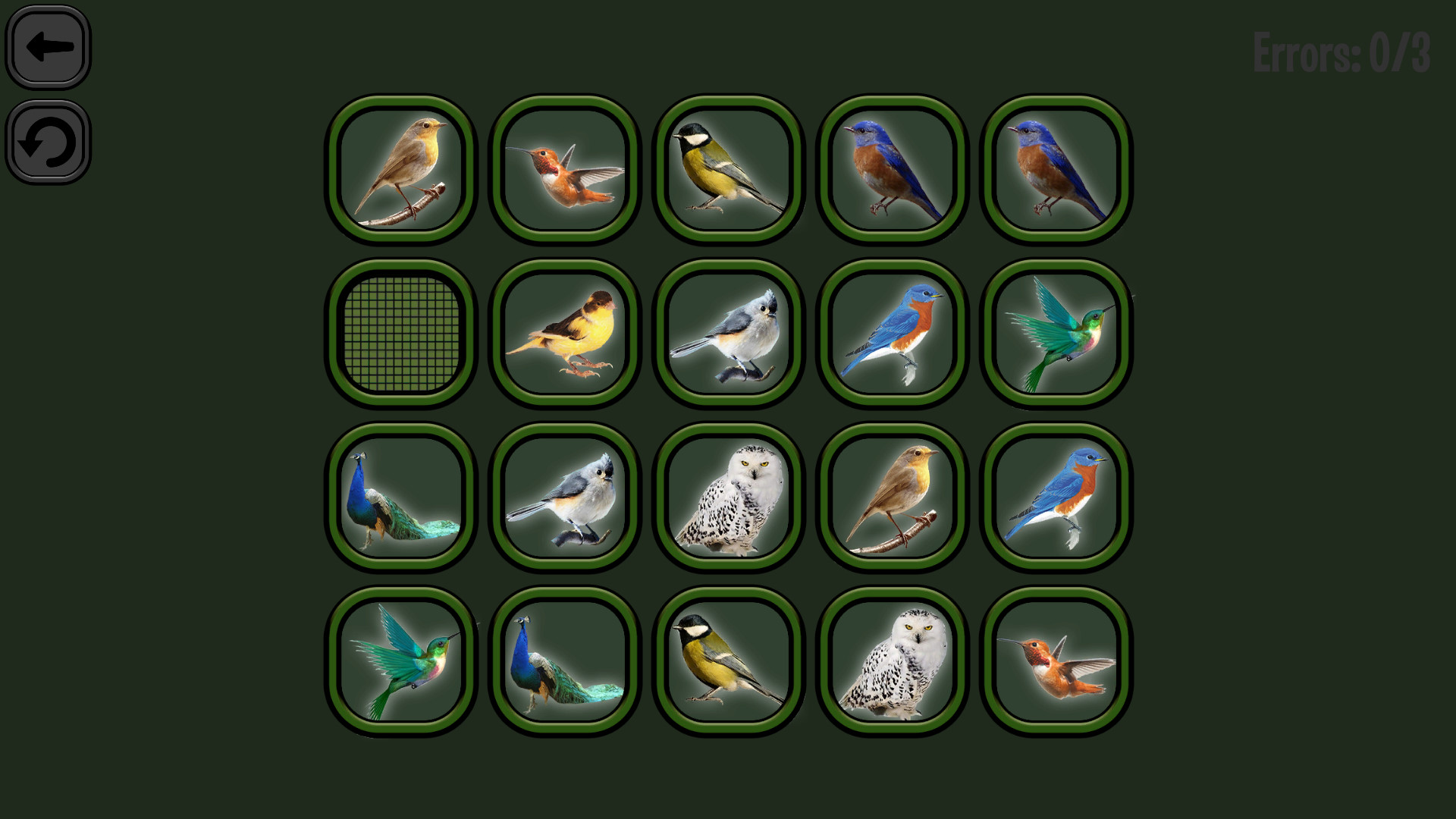Select the brown robin in third row
Screen dimensions: 1456x819
(x=891, y=497)
